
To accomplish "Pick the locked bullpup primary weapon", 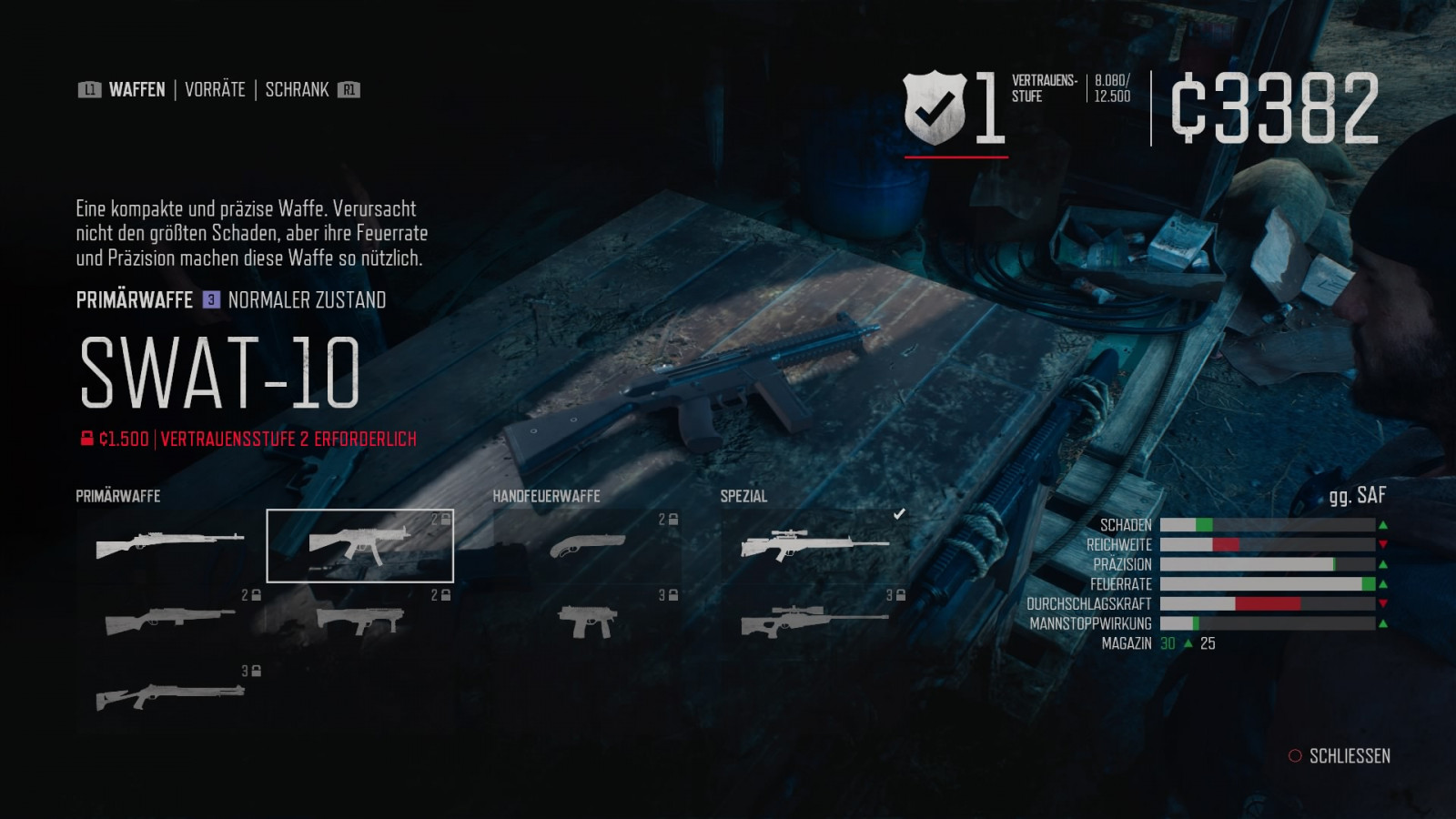I will (x=359, y=622).
